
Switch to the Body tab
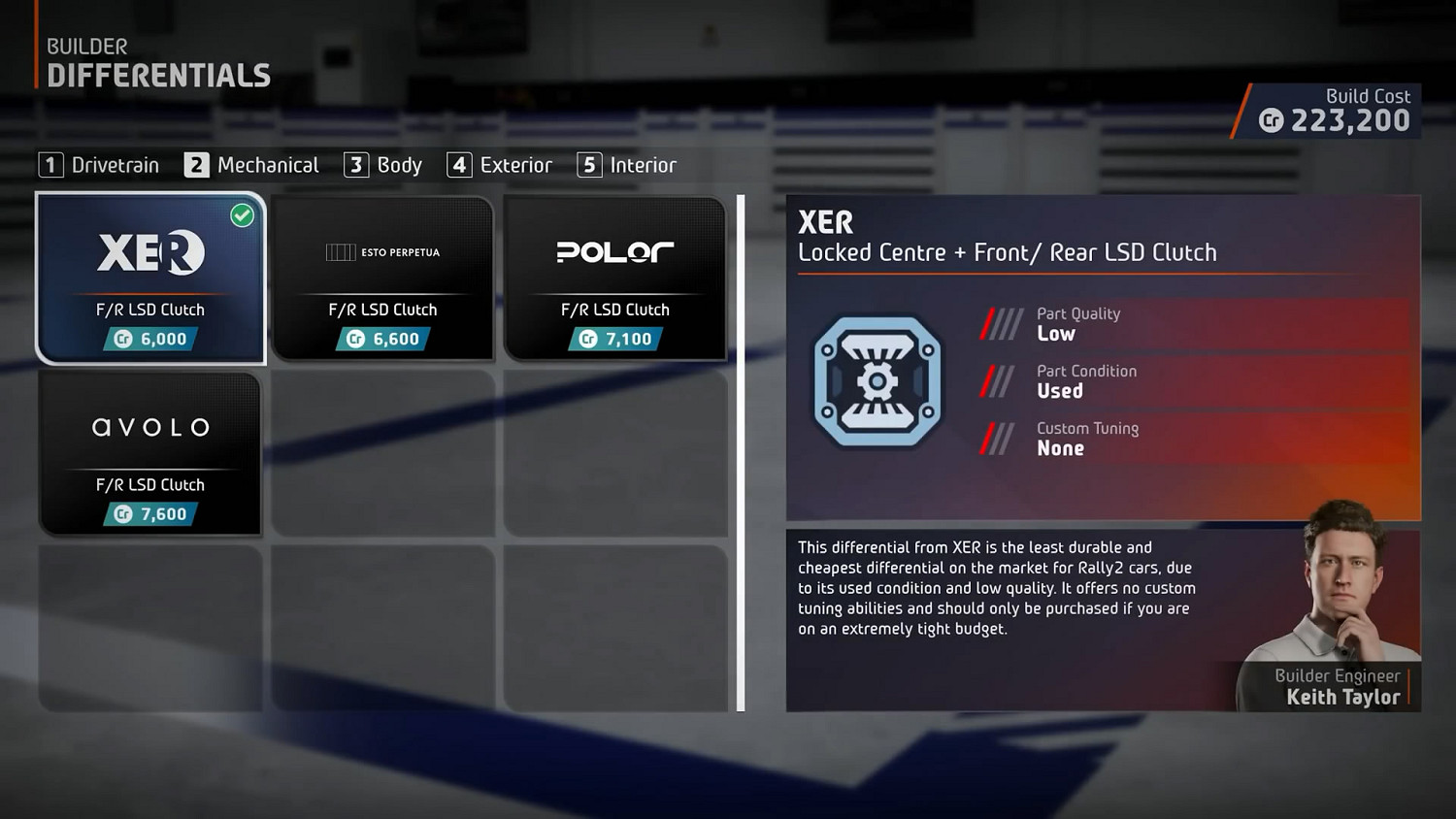tap(383, 165)
